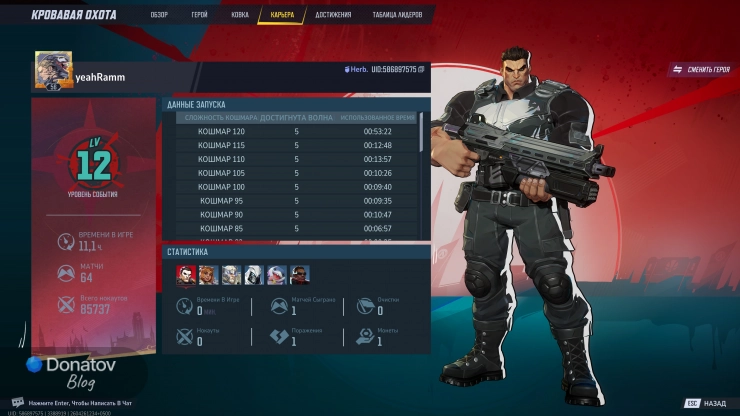
Task: Click the yeahRamm player avatar
Action: (50, 71)
